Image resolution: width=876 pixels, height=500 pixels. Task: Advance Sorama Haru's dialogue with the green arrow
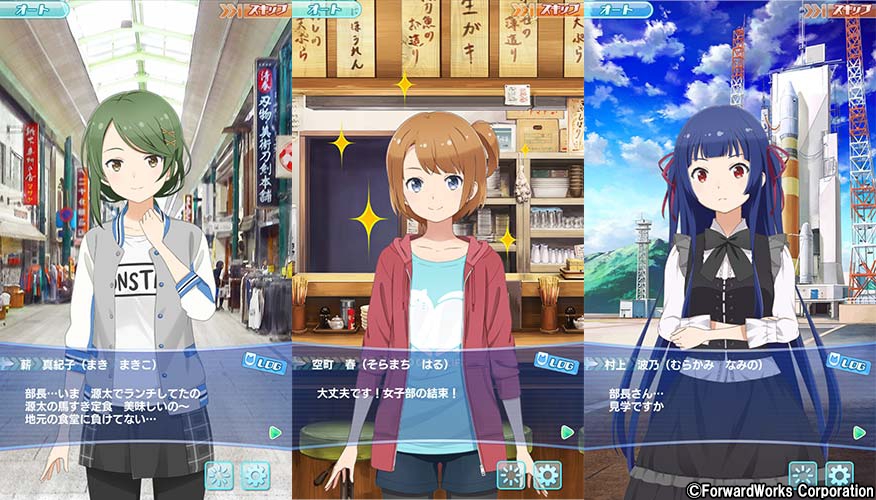(x=567, y=432)
